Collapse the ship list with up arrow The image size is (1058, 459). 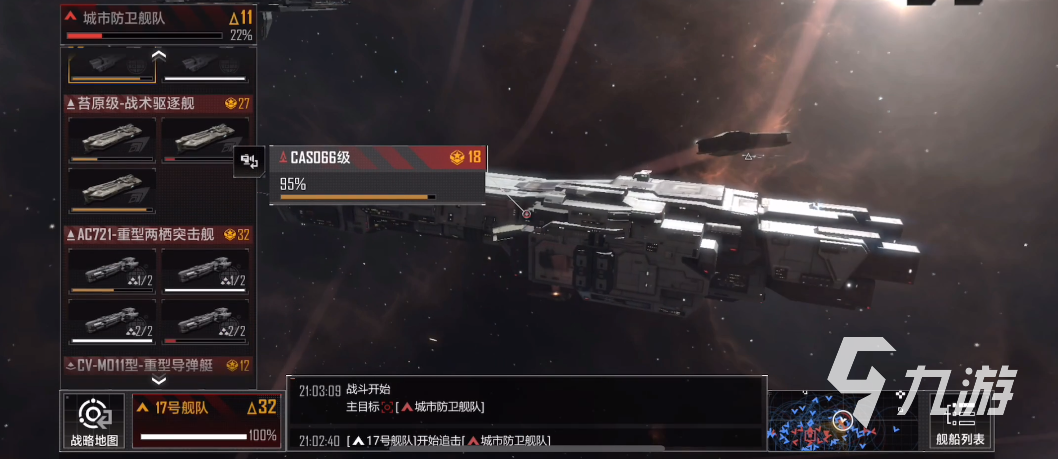[158, 56]
